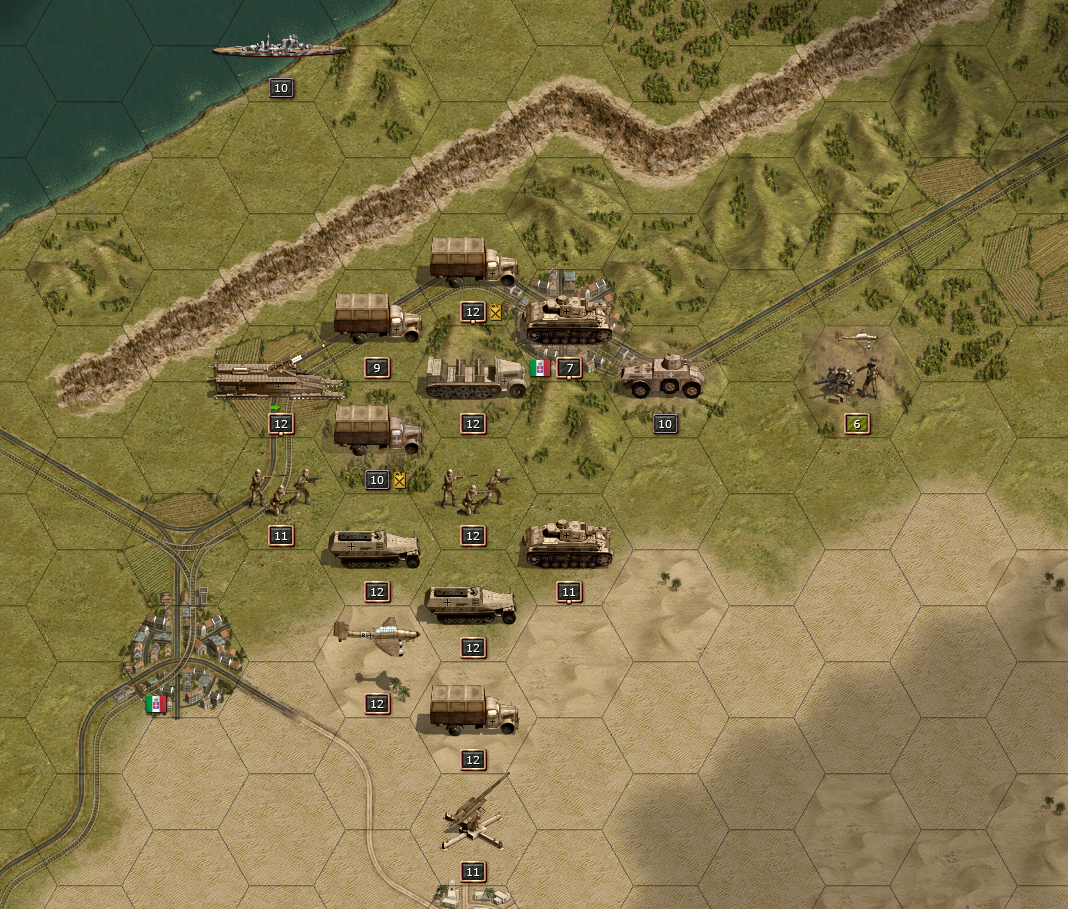The width and height of the screenshot is (1068, 909).
Task: Pick the infantry squad with strength 11
Action: [x=280, y=488]
